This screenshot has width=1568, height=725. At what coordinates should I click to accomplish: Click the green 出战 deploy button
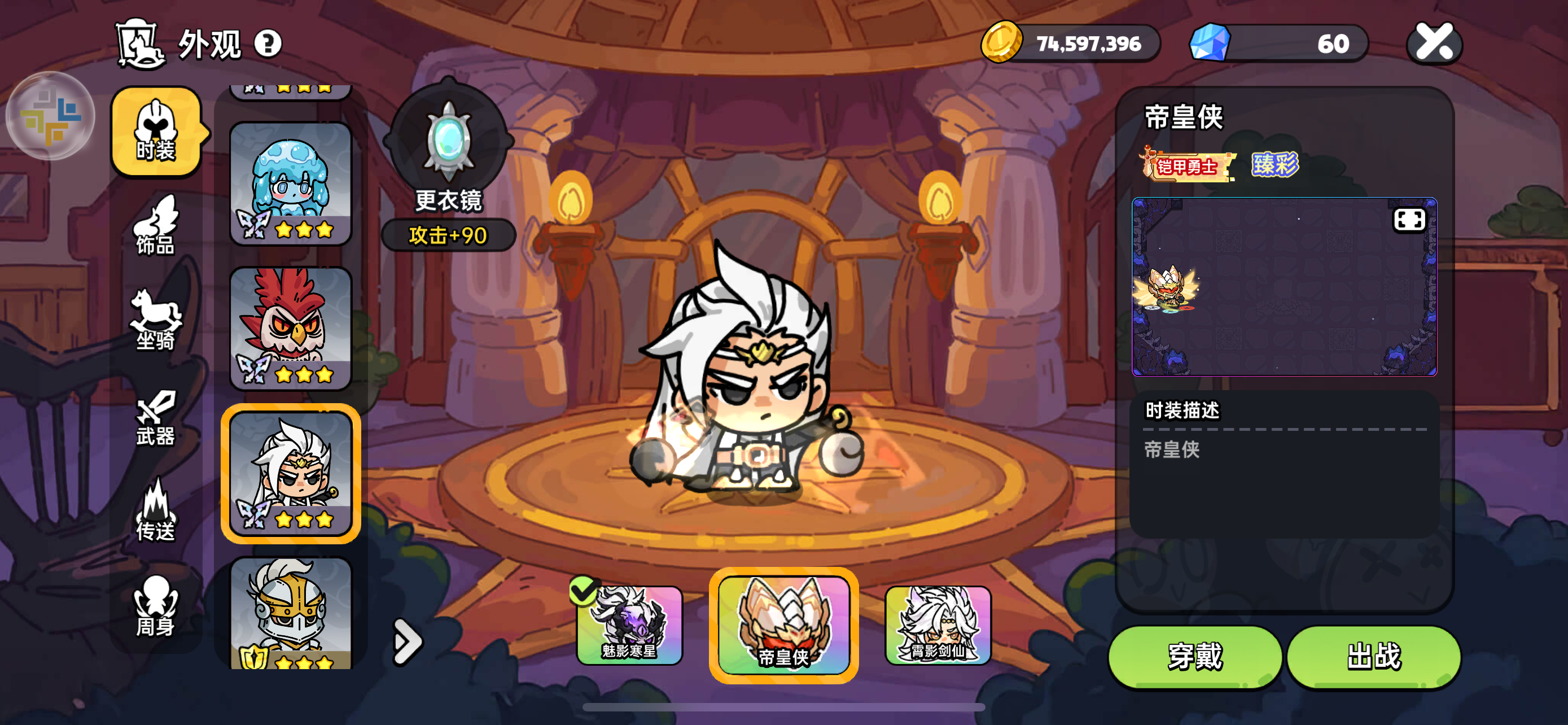[1373, 657]
